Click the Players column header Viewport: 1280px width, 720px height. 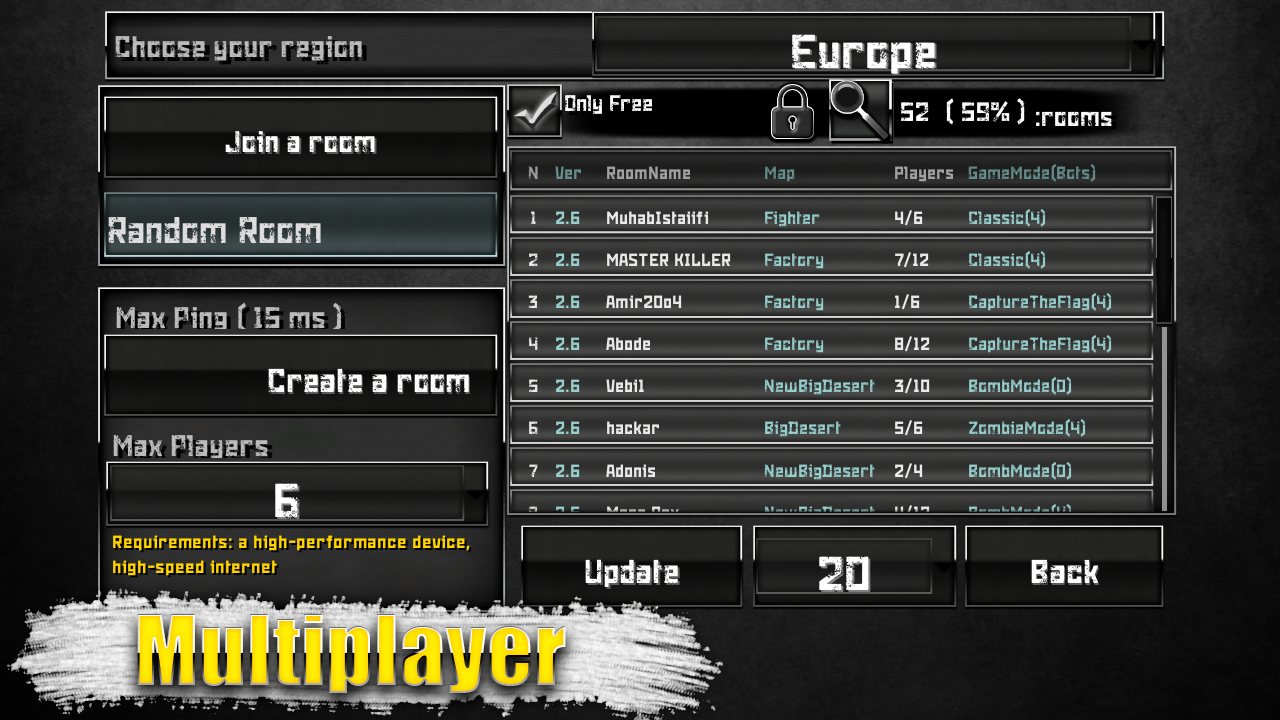922,173
